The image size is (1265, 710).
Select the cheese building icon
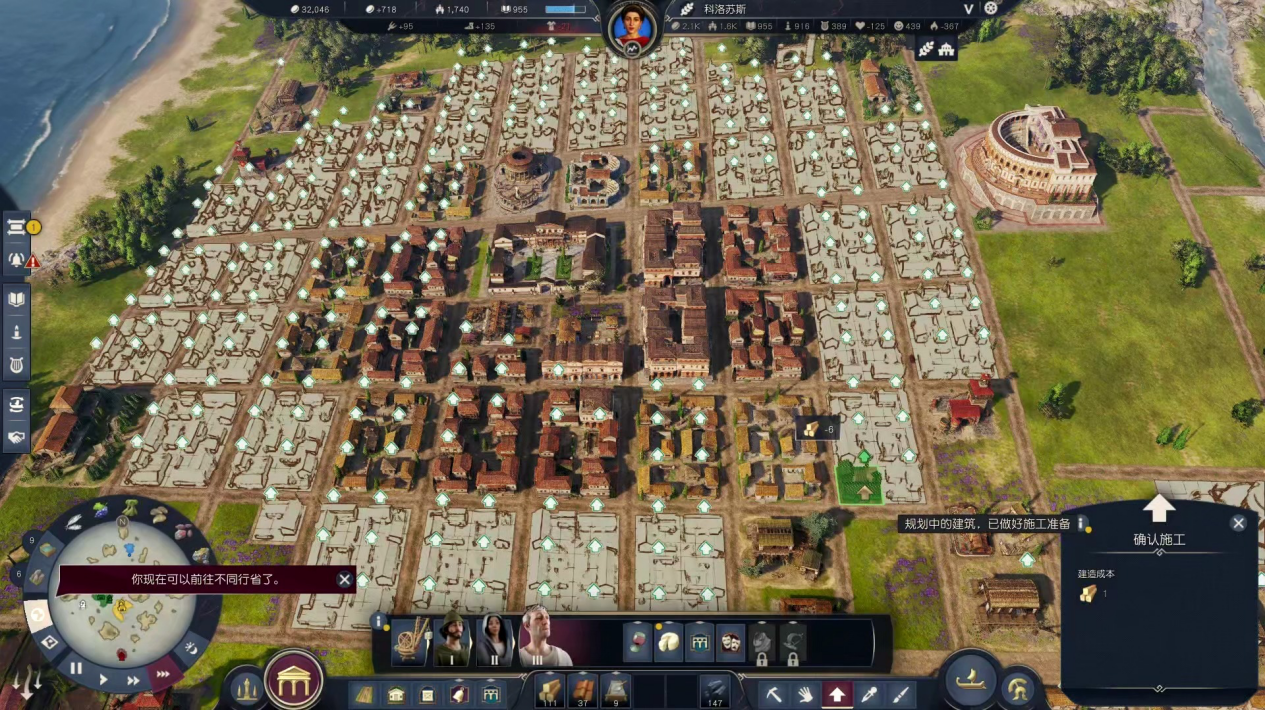point(668,641)
